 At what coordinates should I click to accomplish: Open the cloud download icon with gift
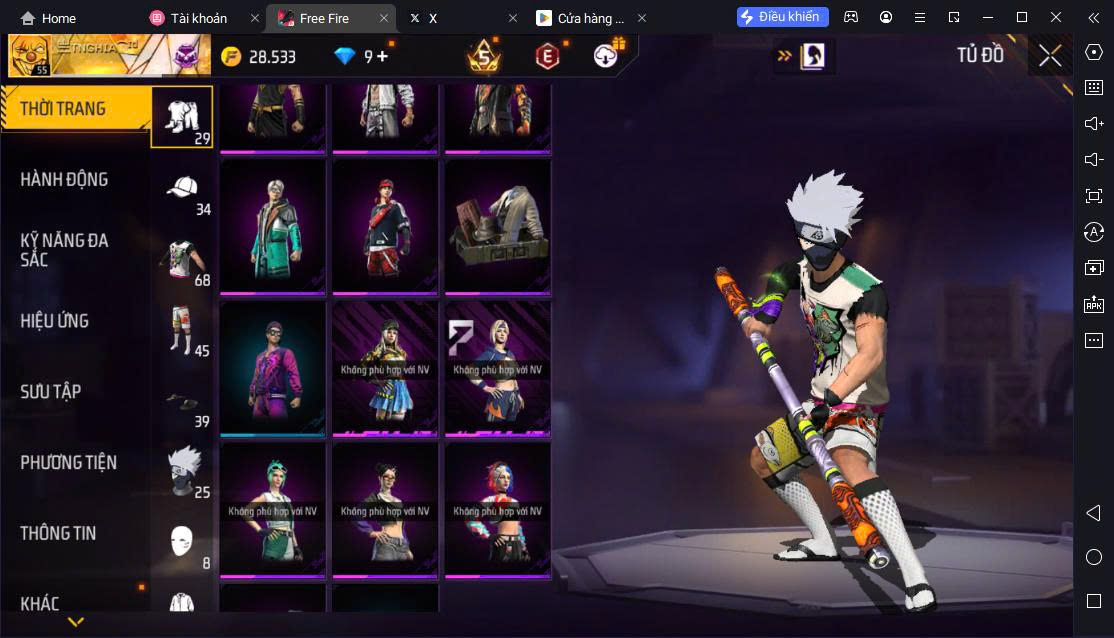(606, 56)
